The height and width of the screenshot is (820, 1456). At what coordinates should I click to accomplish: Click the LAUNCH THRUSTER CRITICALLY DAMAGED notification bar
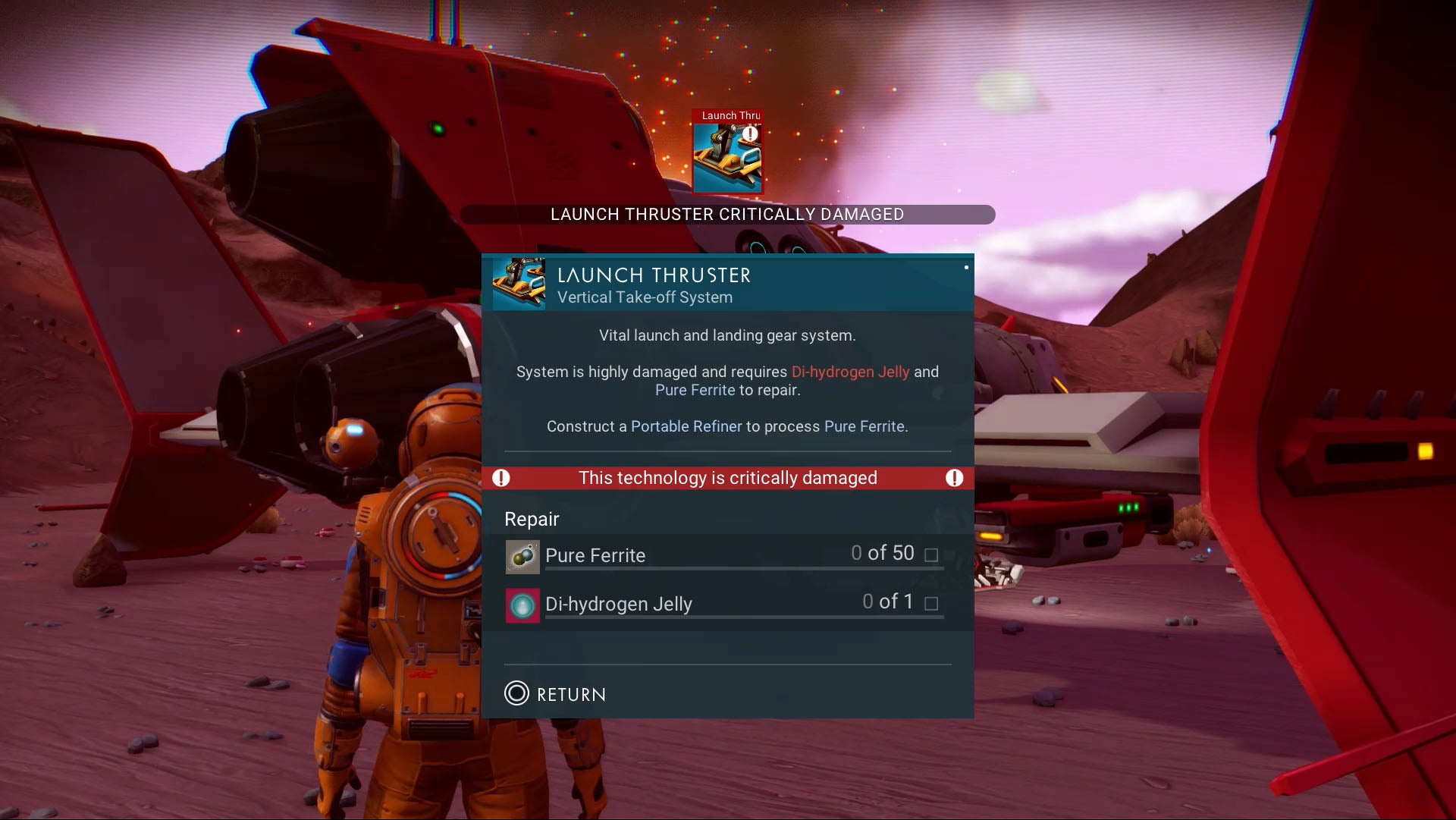click(x=727, y=215)
